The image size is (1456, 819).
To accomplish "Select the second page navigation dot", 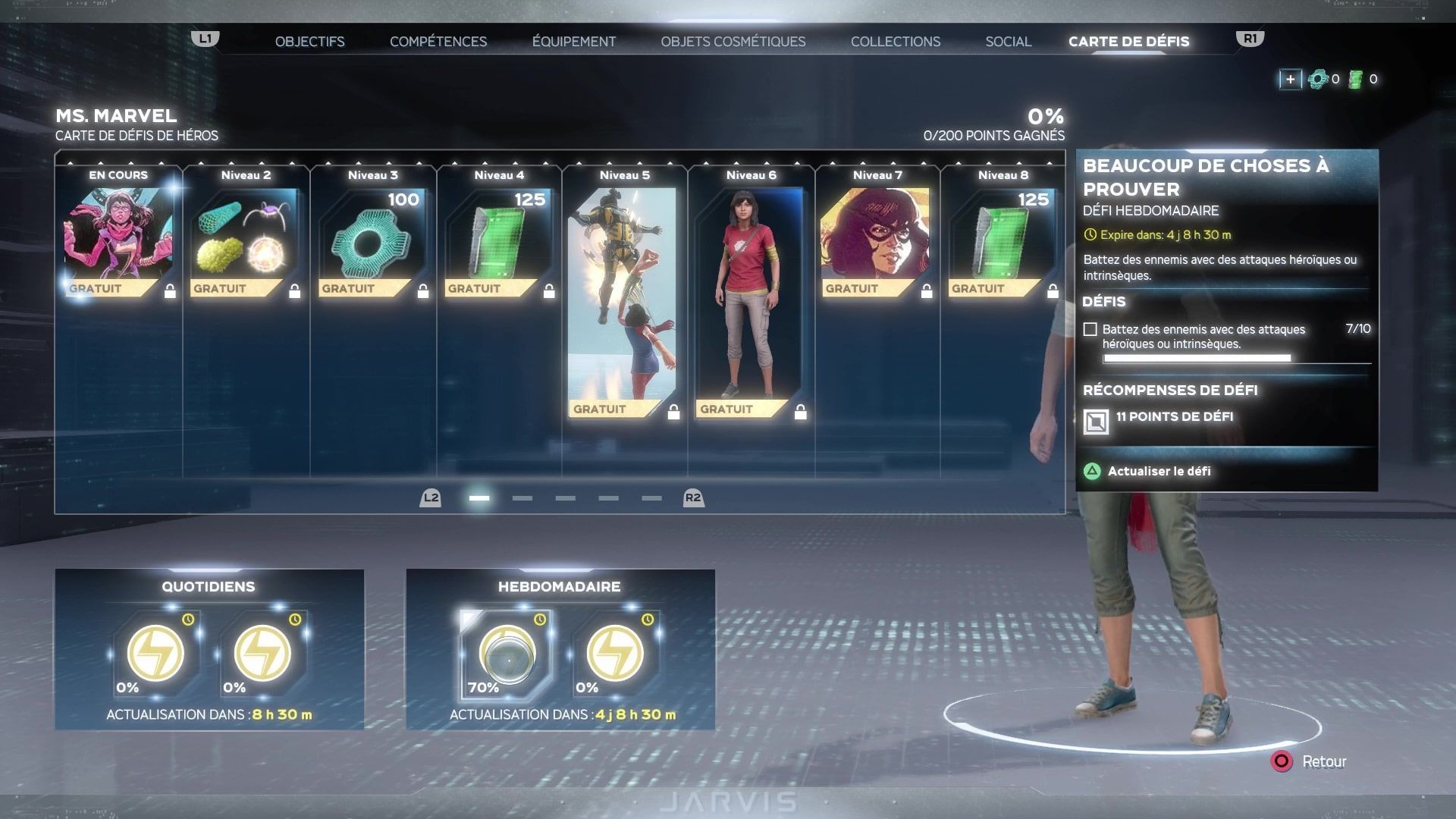I will pos(521,498).
